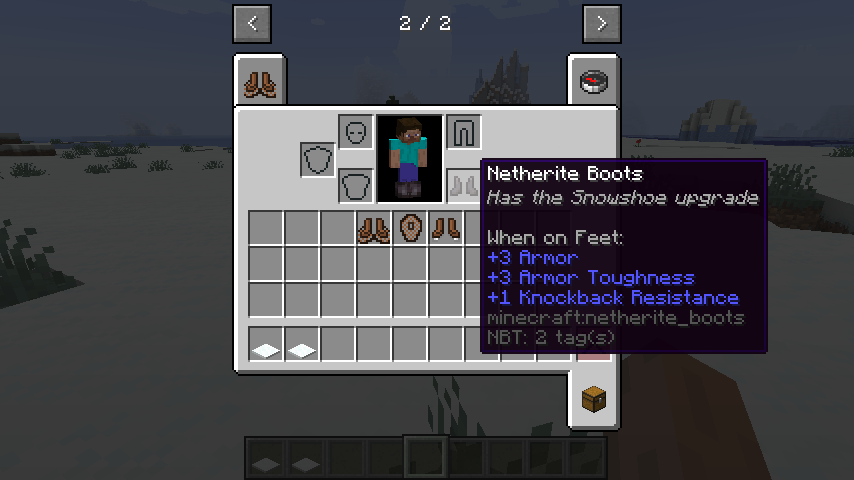Select the shield offhand slot
This screenshot has height=480, width=854.
318,159
